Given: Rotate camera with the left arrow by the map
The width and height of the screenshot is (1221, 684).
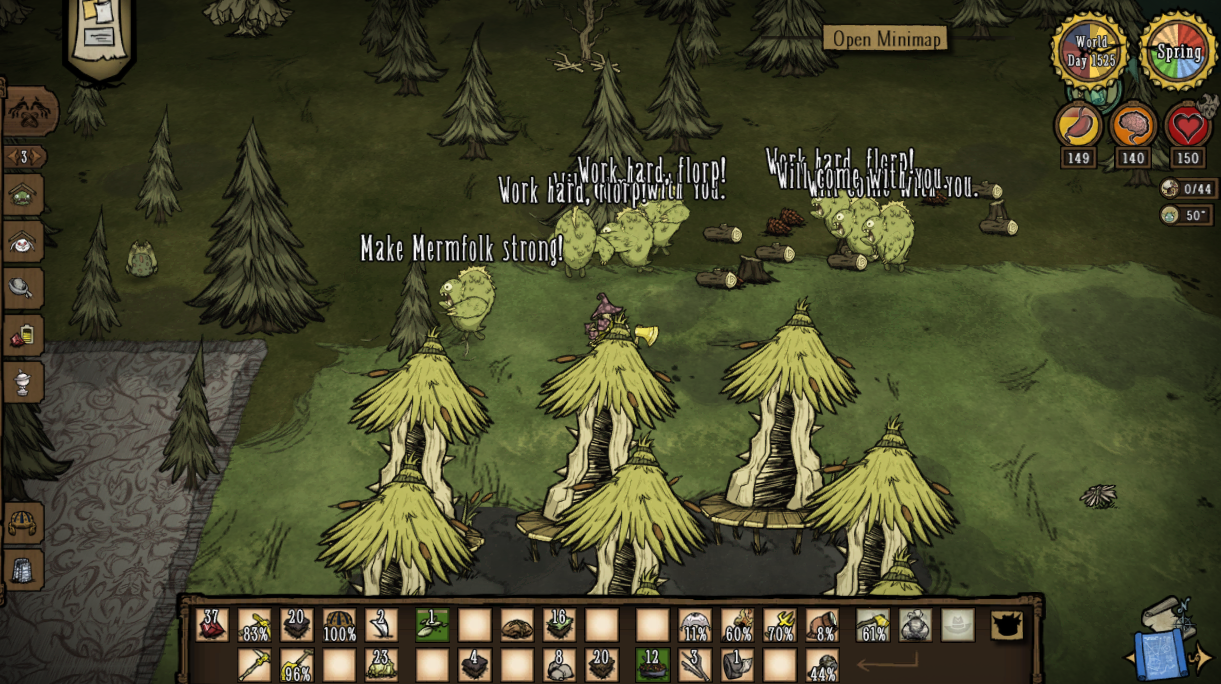Looking at the screenshot, I should click(x=1130, y=658).
